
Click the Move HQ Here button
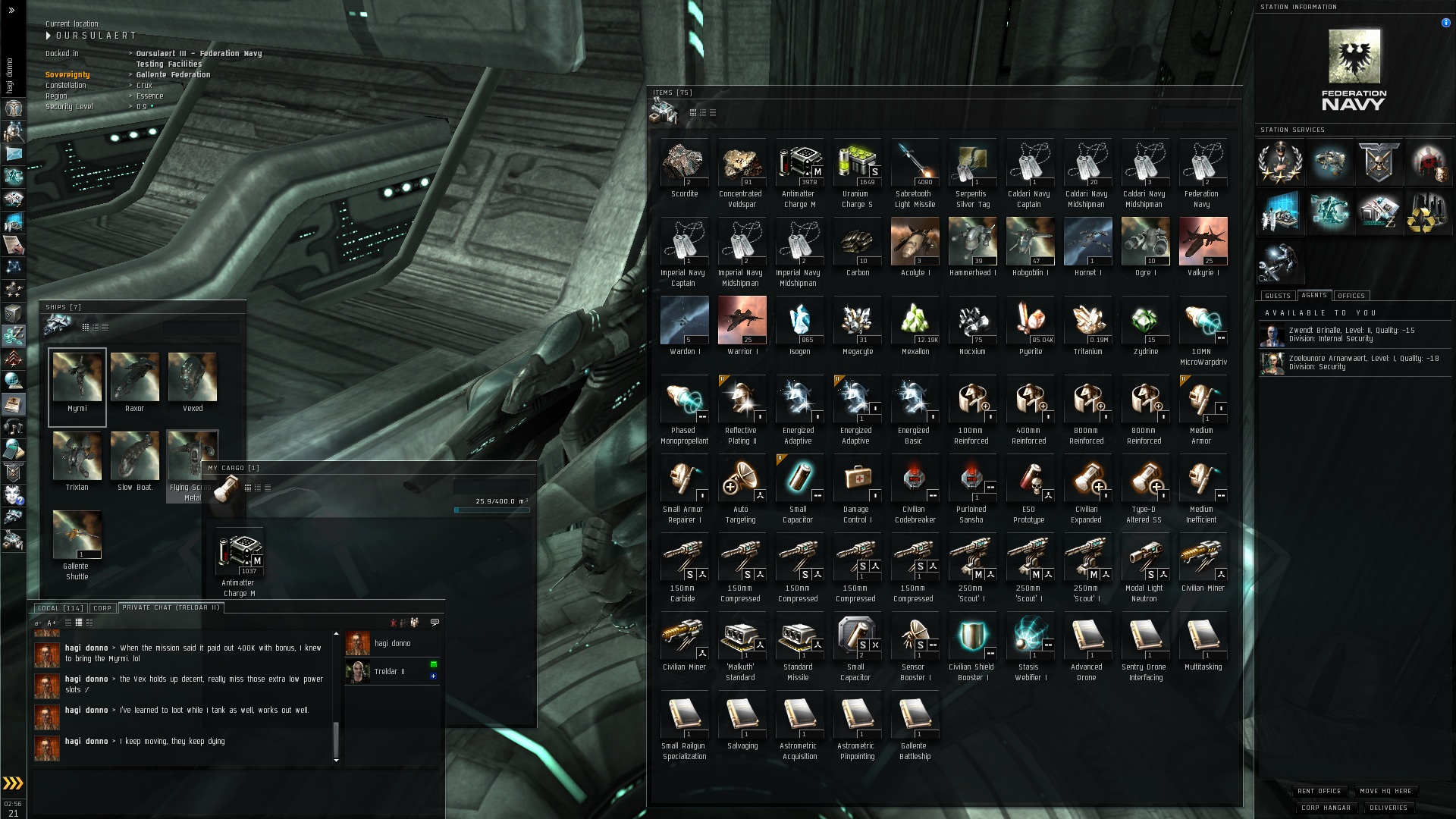click(x=1385, y=791)
